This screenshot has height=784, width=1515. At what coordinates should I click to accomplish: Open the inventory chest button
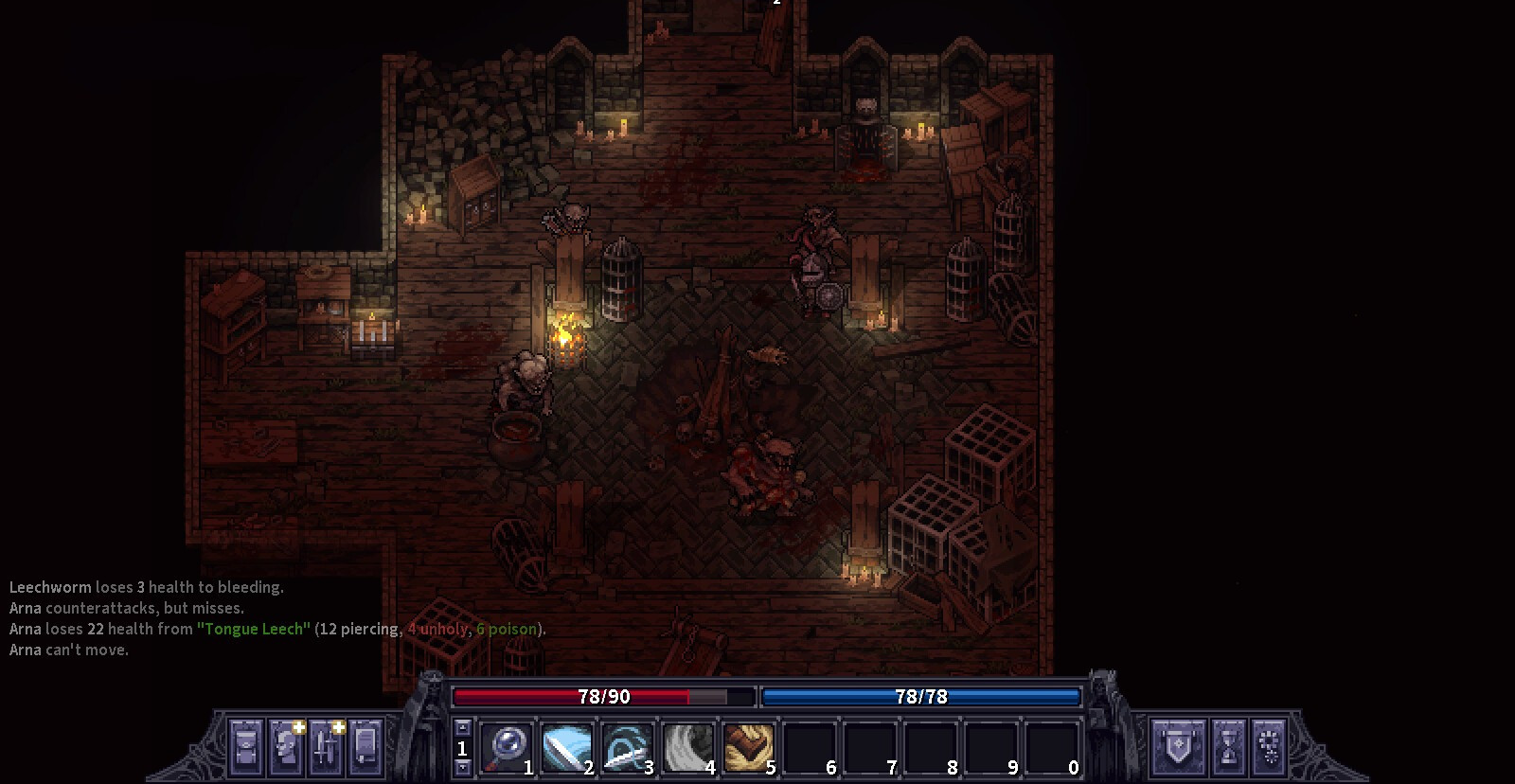pyautogui.click(x=245, y=745)
